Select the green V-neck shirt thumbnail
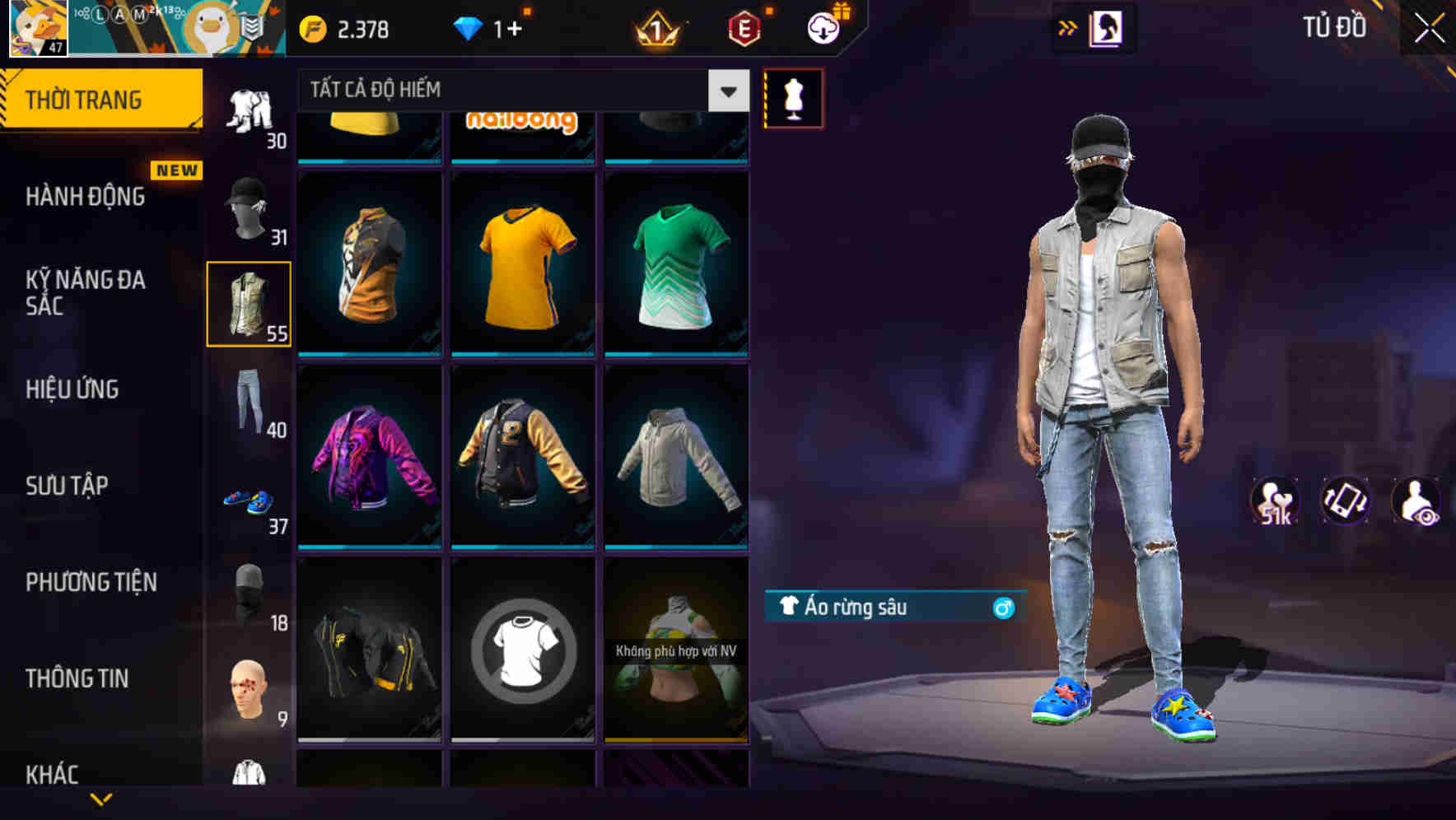Viewport: 1456px width, 820px height. tap(675, 263)
